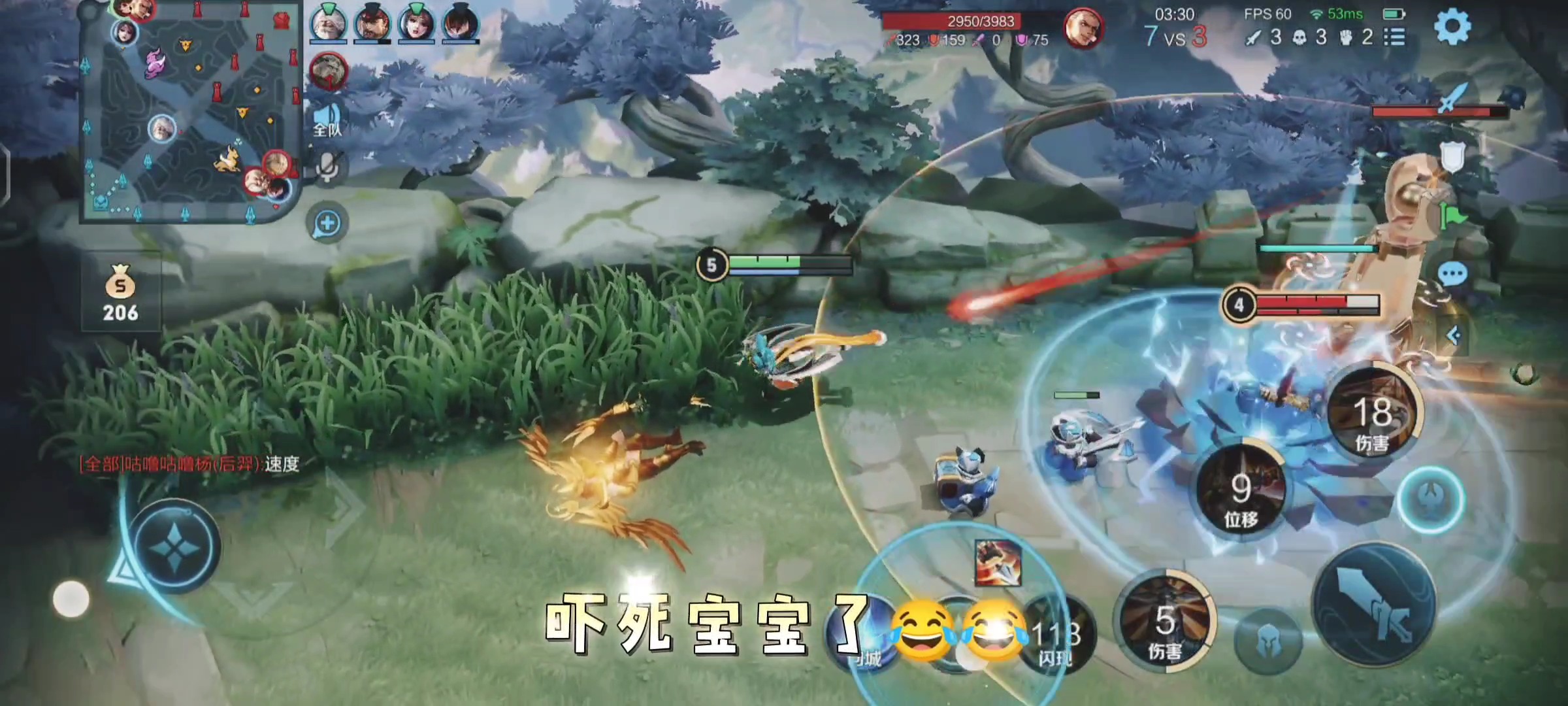Select the white-bearded teammate portrait
Viewport: 1568px width, 706px height.
click(328, 25)
